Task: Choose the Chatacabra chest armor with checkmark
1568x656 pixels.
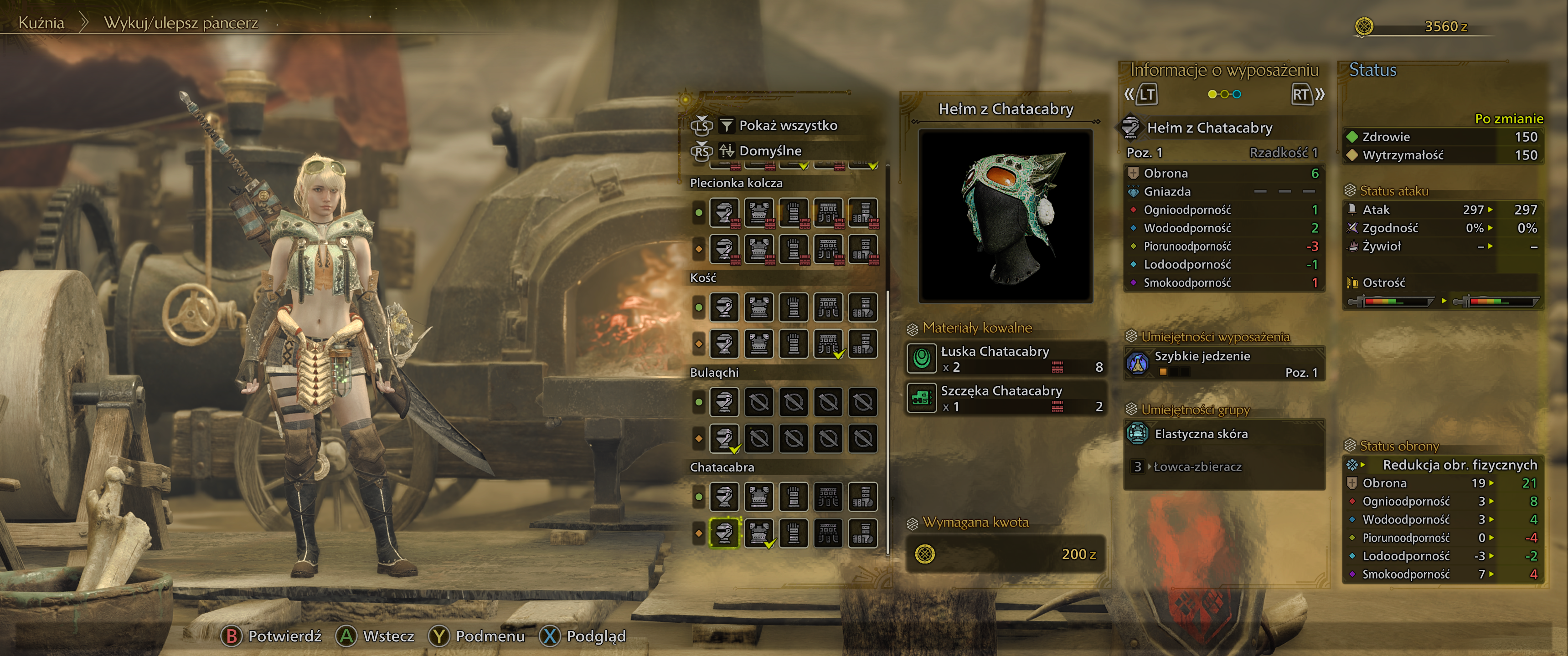Action: coord(758,533)
